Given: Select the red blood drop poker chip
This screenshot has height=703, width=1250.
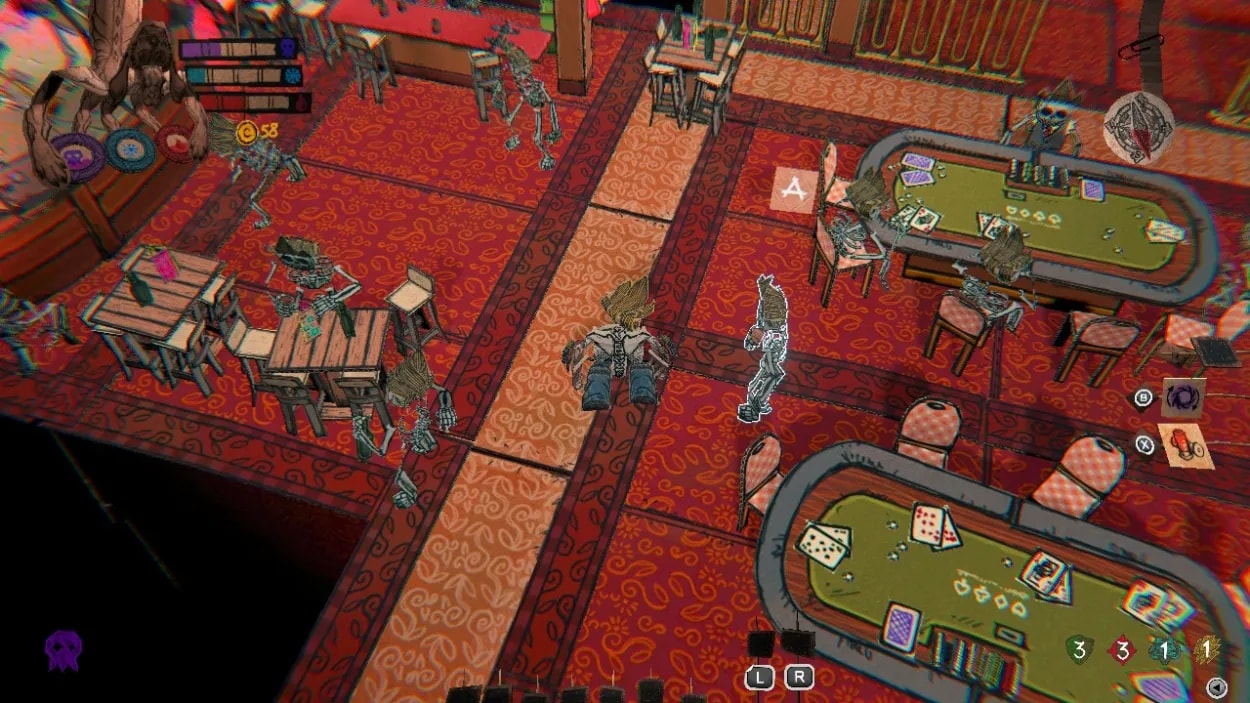Looking at the screenshot, I should coord(176,144).
